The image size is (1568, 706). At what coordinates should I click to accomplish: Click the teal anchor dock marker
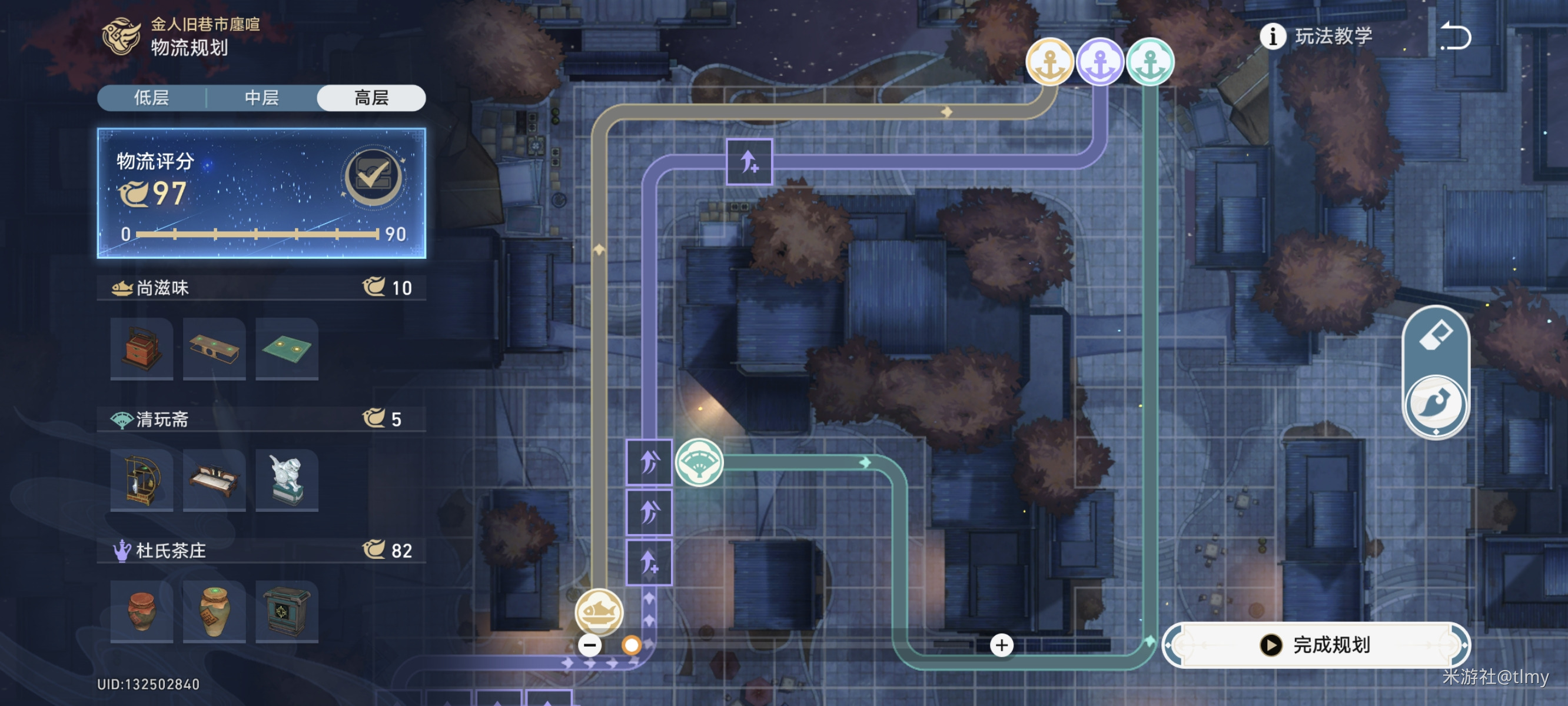[x=1150, y=62]
